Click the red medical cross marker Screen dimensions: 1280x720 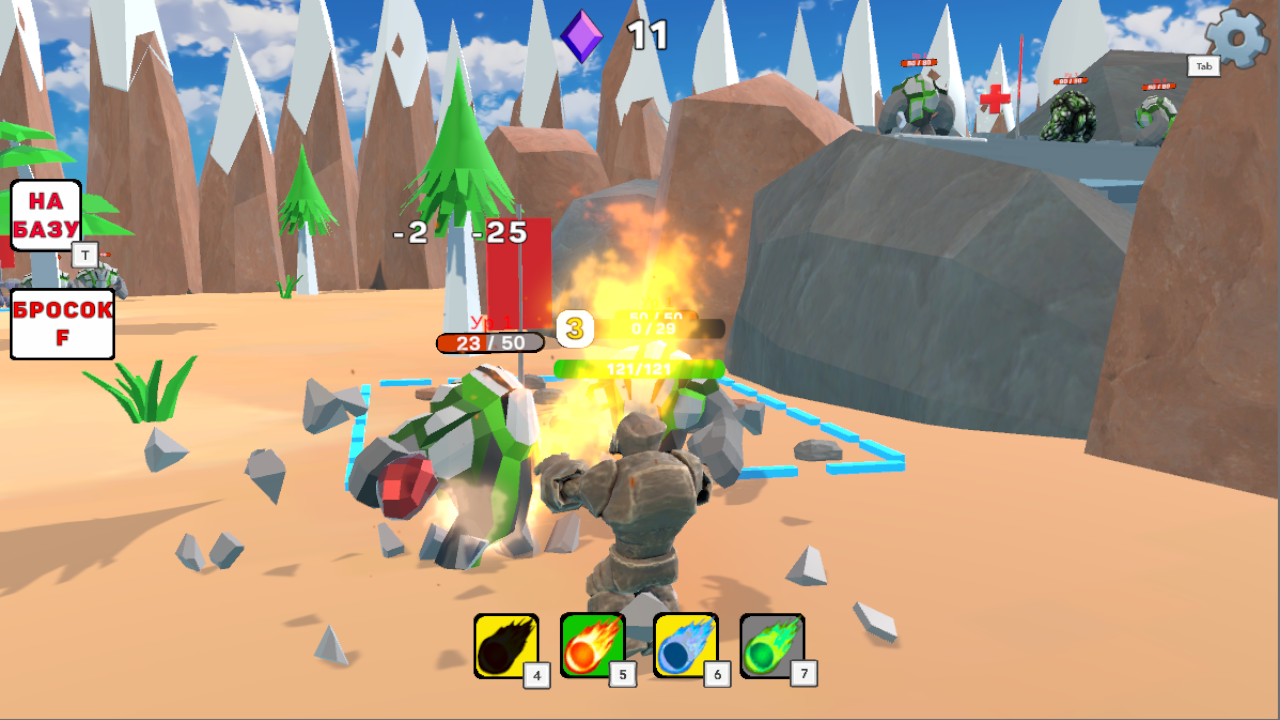click(x=994, y=98)
